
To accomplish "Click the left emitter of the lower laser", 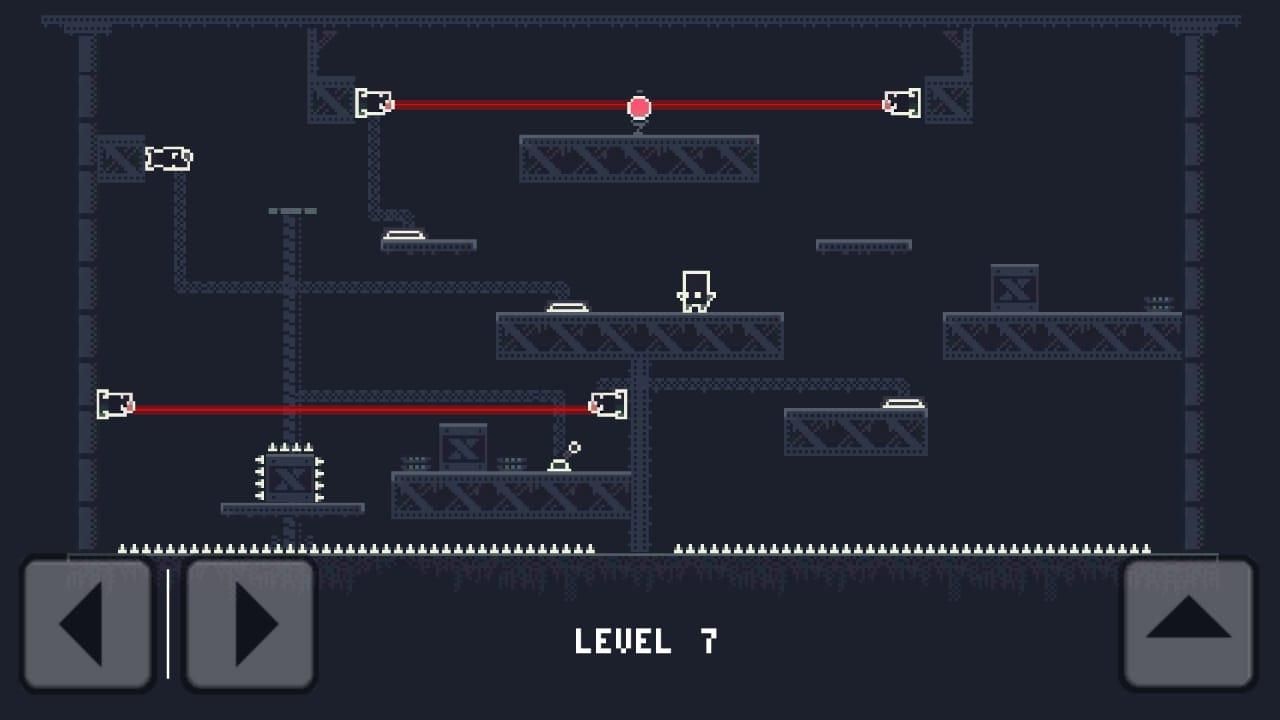I will [113, 405].
